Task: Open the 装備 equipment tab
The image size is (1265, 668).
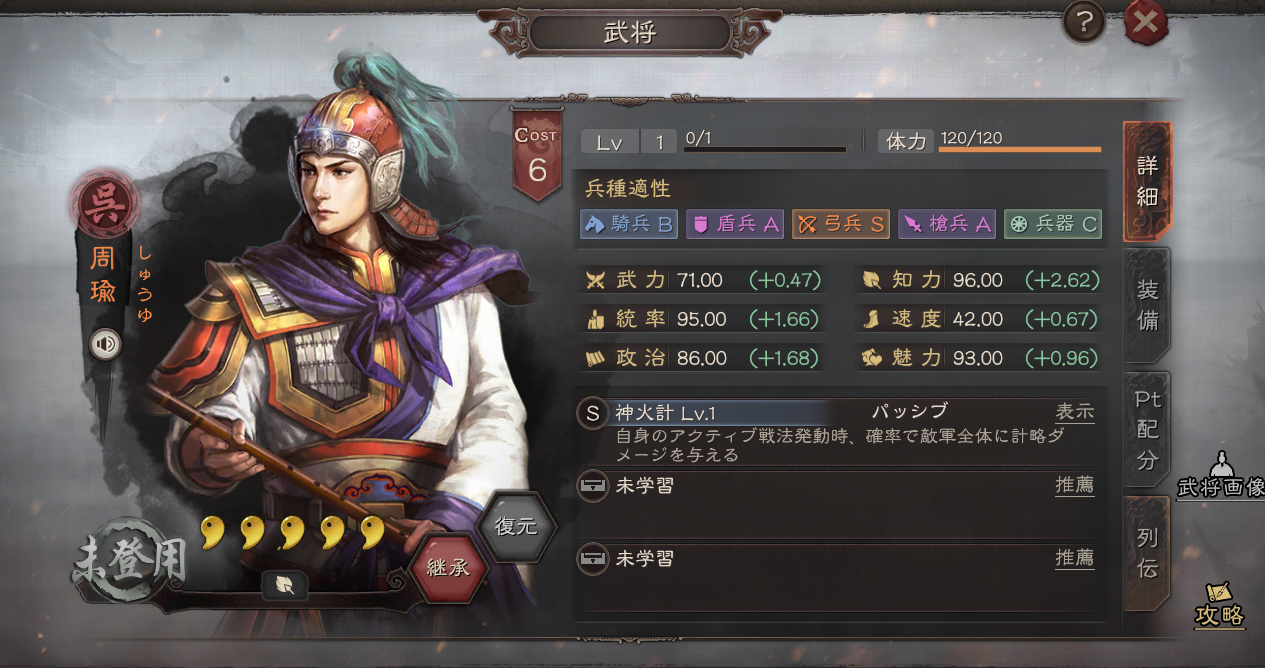Action: click(1147, 306)
